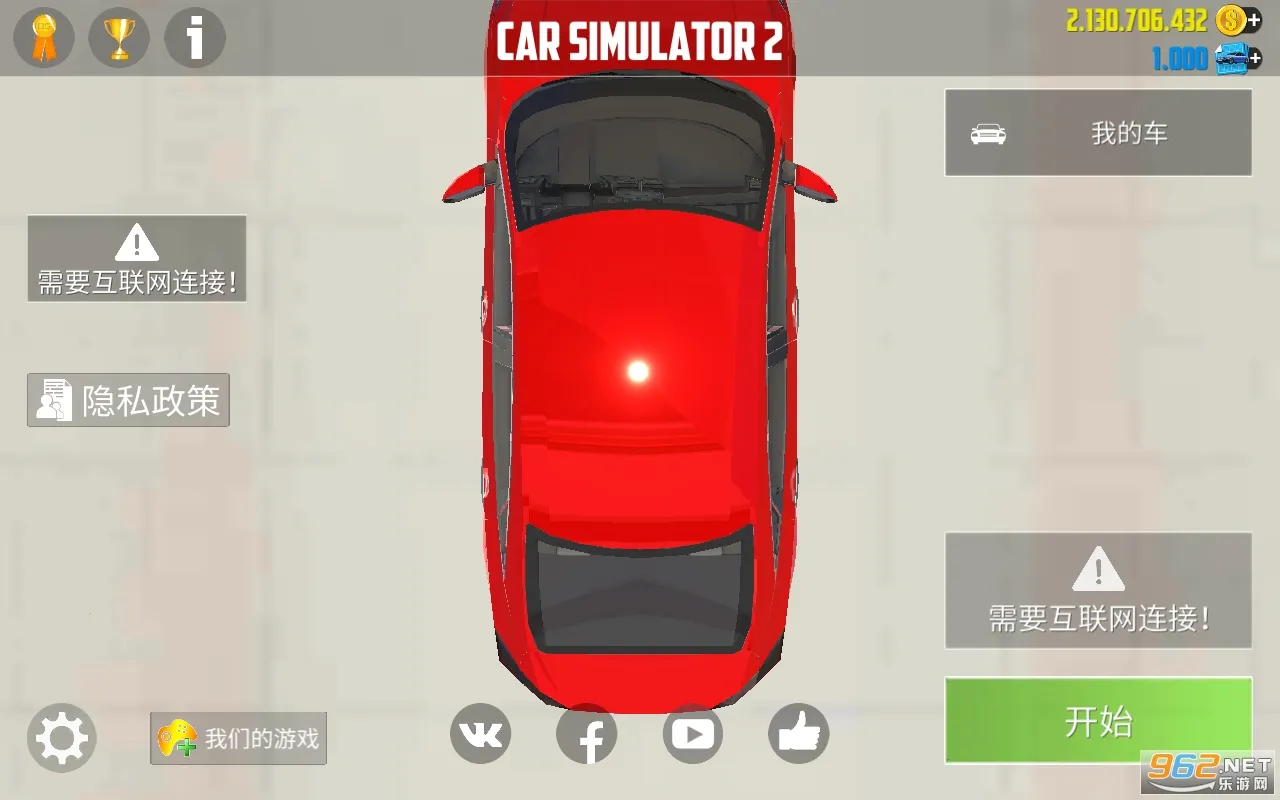
Task: Tap the info (i) icon
Action: point(193,37)
